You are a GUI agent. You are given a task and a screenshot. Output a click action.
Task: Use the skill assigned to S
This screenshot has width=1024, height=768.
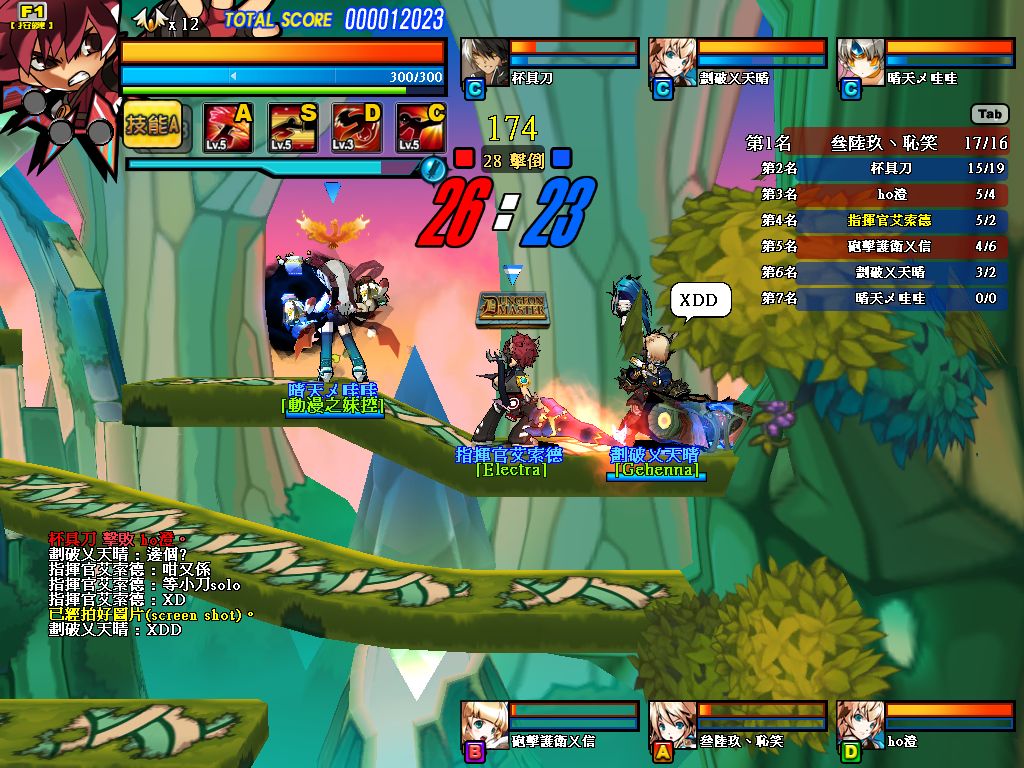click(292, 127)
